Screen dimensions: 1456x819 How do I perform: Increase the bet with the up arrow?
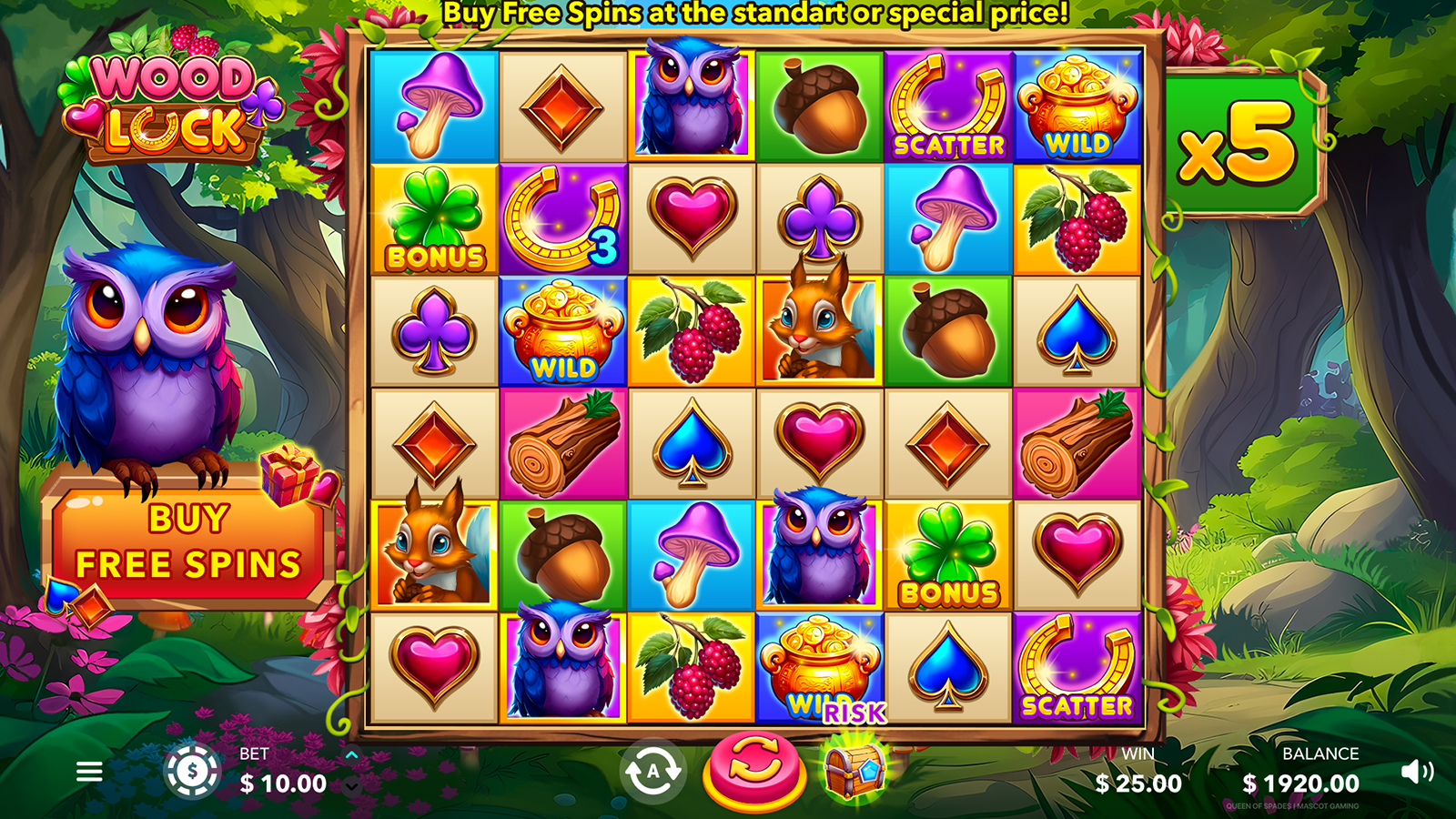click(x=352, y=755)
